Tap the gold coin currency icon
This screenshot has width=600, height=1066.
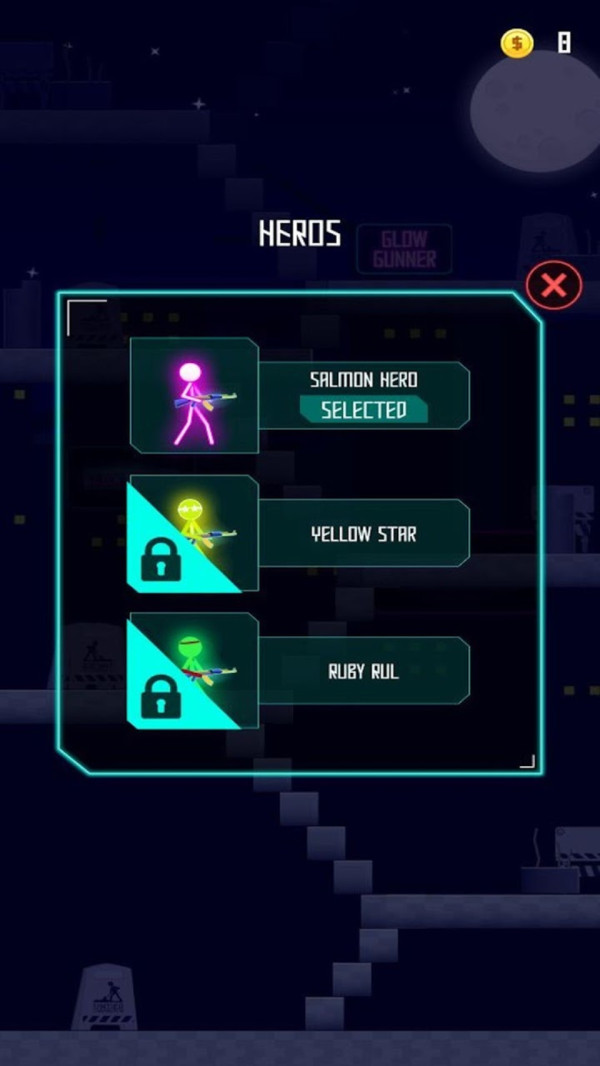pos(517,43)
